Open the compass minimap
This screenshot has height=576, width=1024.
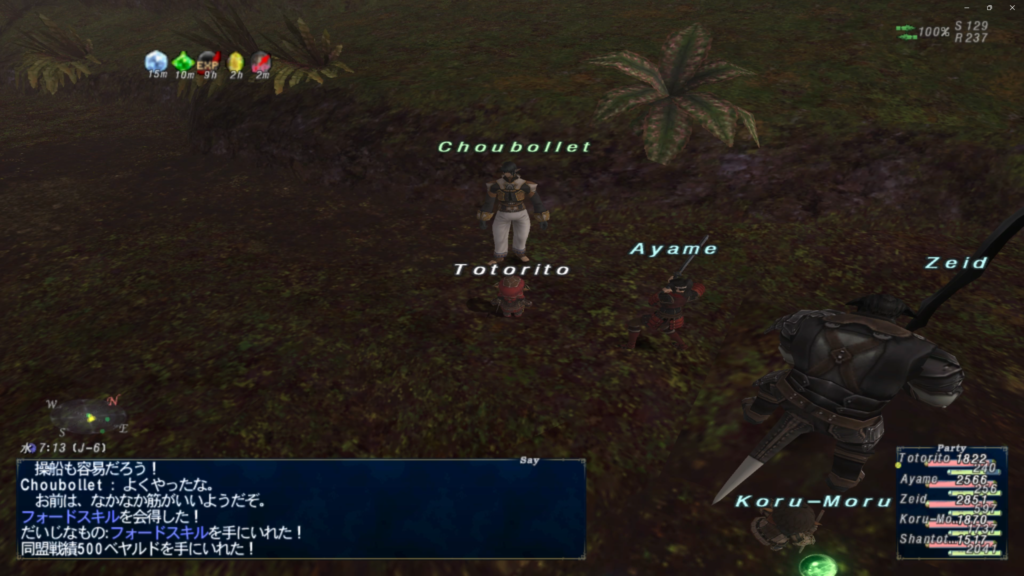[88, 415]
